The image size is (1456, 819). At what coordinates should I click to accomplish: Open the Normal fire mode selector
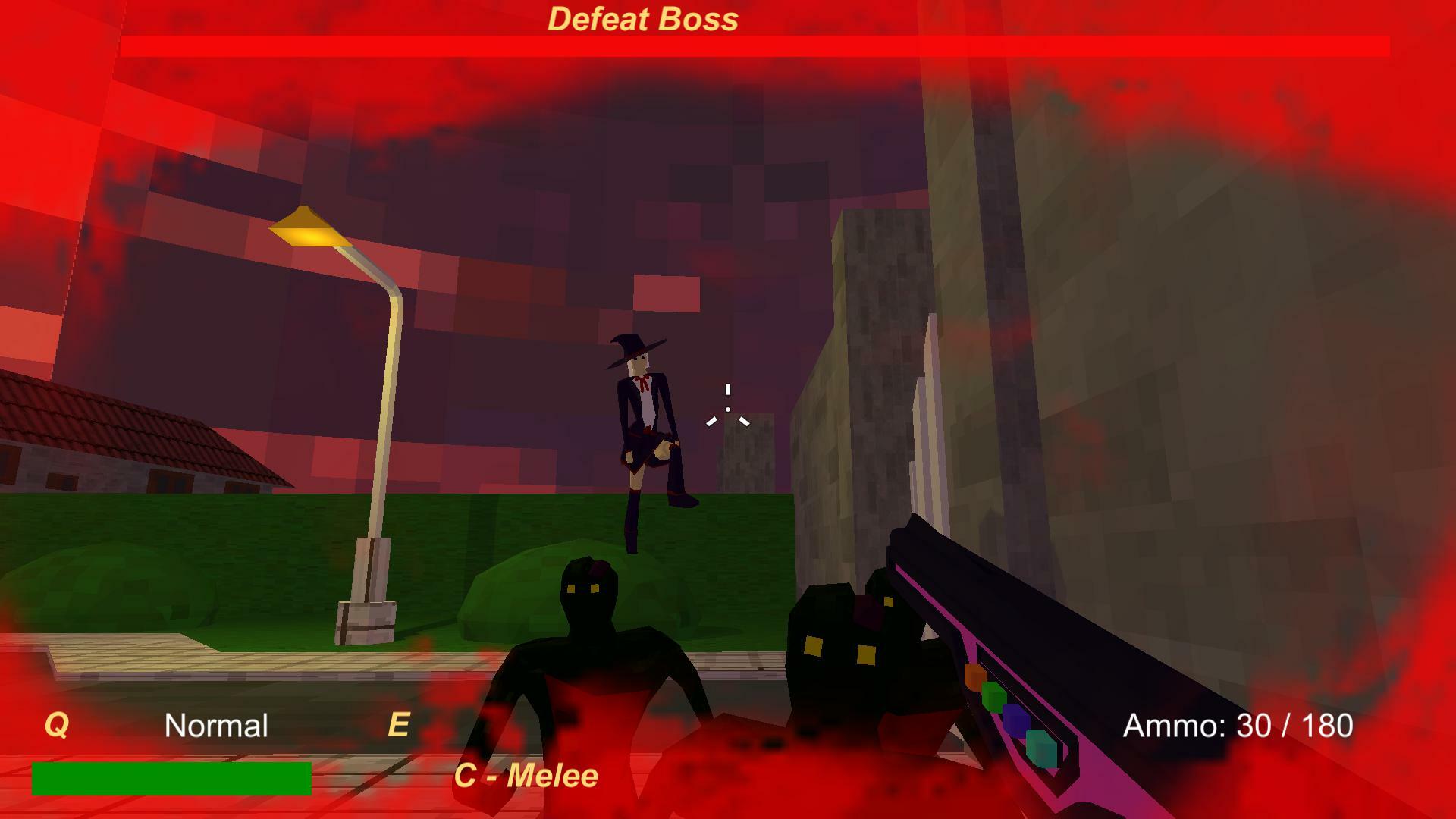pyautogui.click(x=217, y=726)
